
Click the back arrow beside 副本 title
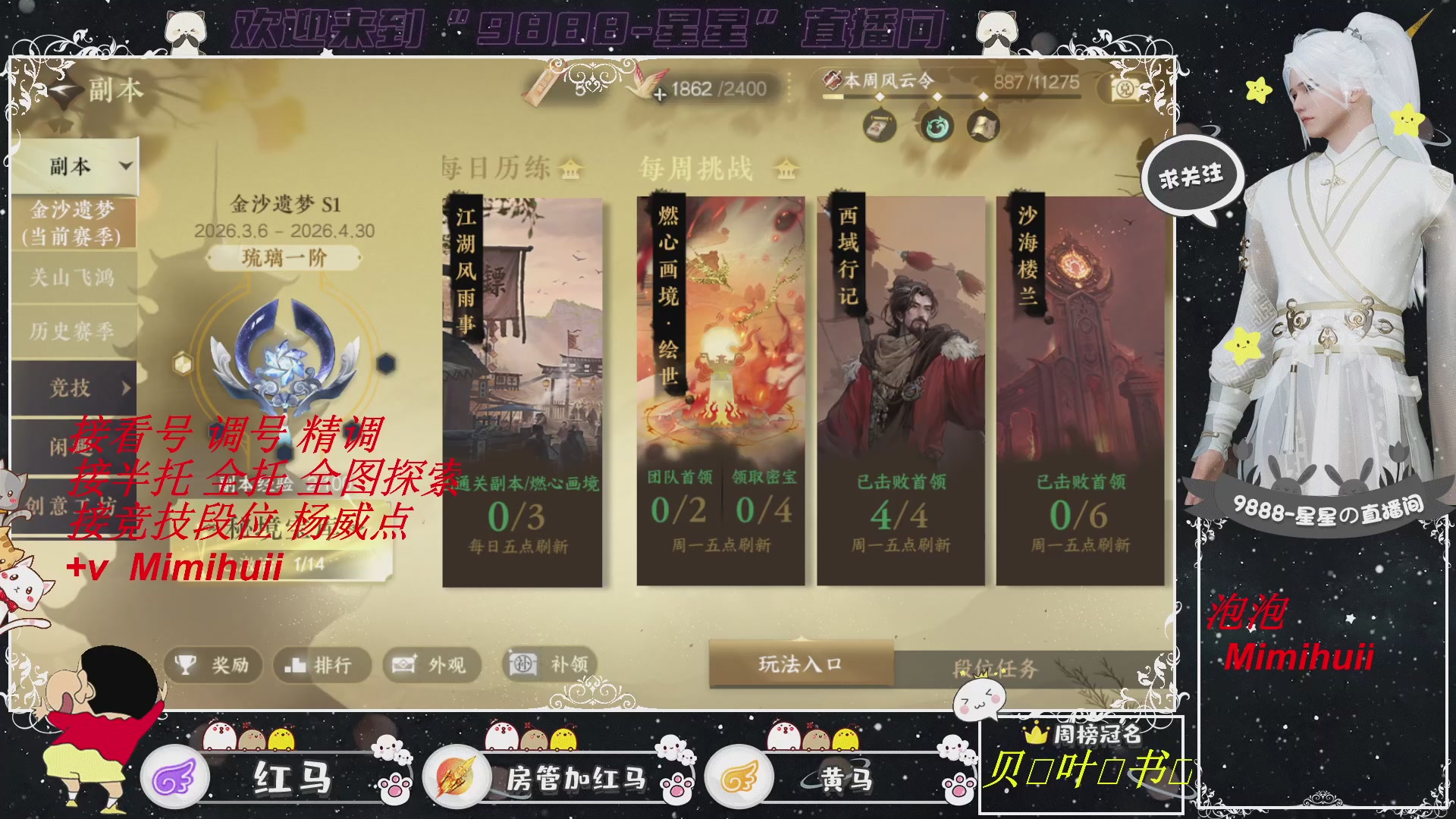coord(64,88)
